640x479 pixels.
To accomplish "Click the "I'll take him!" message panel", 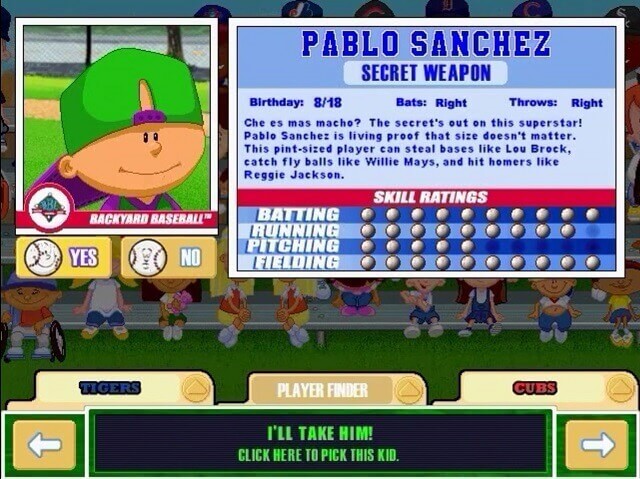I will 319,443.
